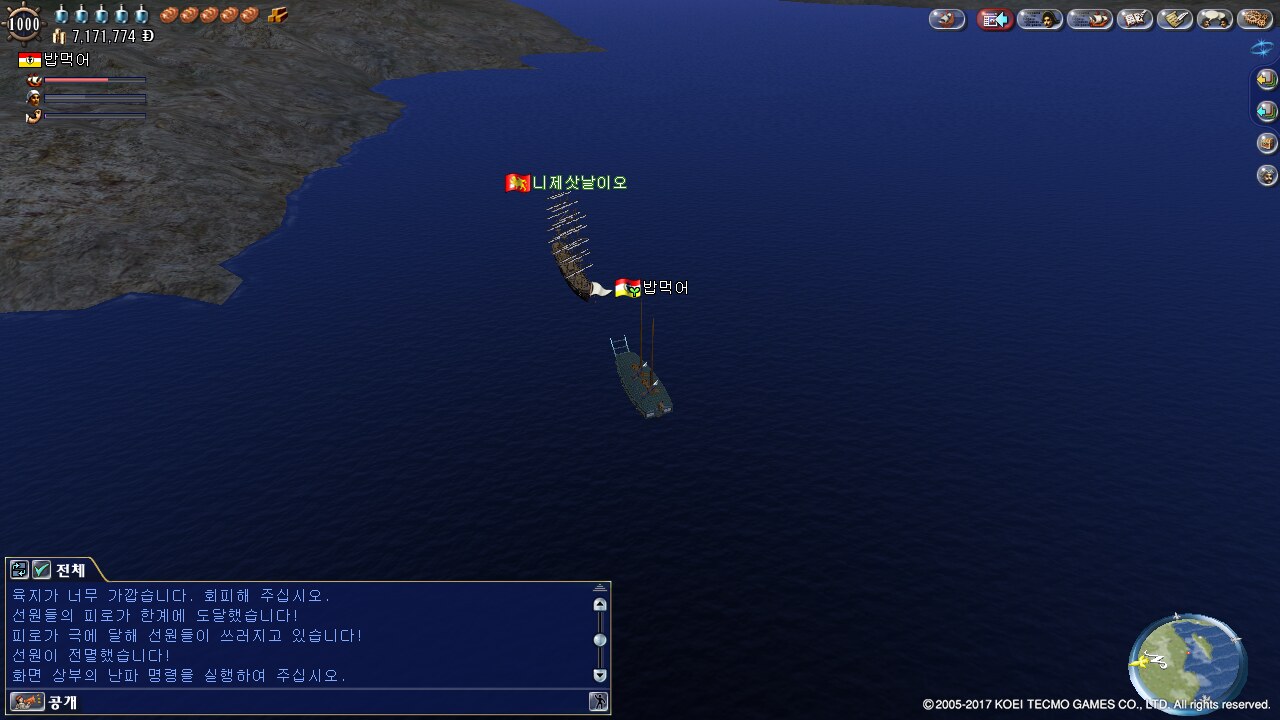Click the cyan arrow cards side button

(x=1267, y=111)
